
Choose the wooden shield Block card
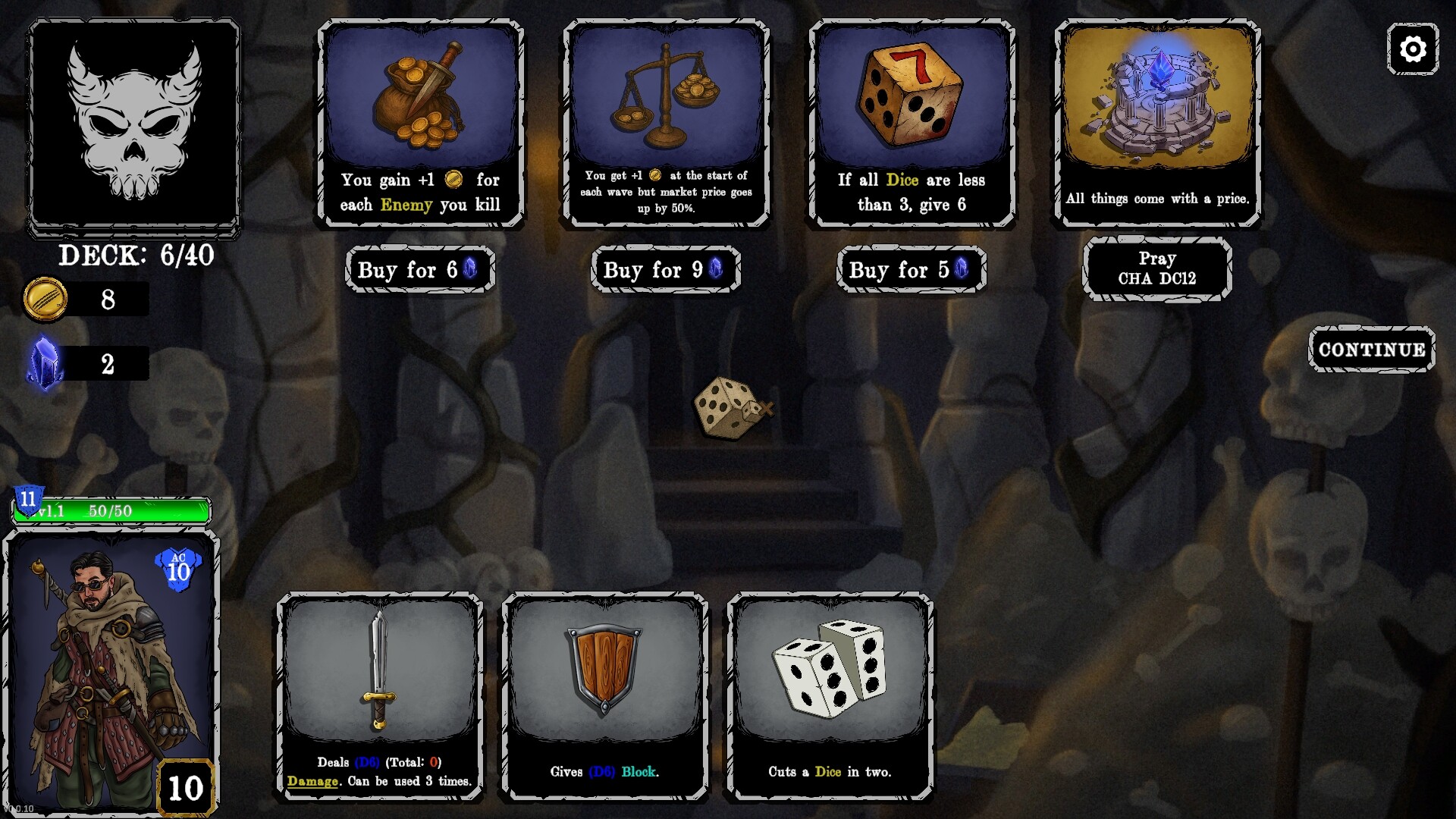[x=604, y=695]
